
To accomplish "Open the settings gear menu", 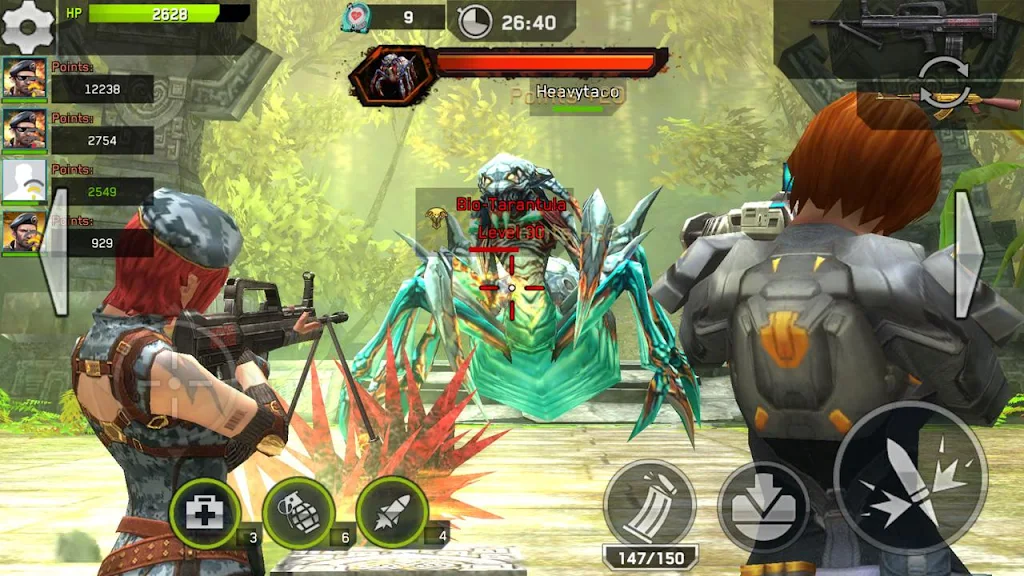I will tap(28, 26).
